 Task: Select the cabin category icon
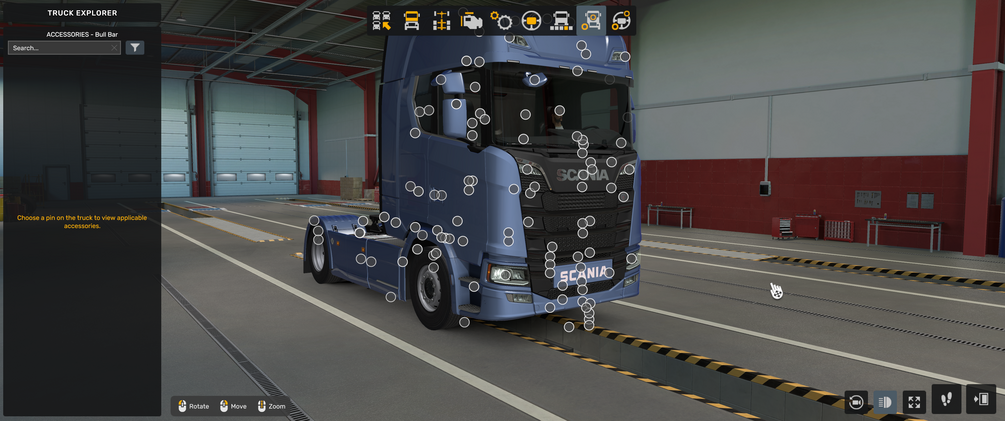coord(411,21)
